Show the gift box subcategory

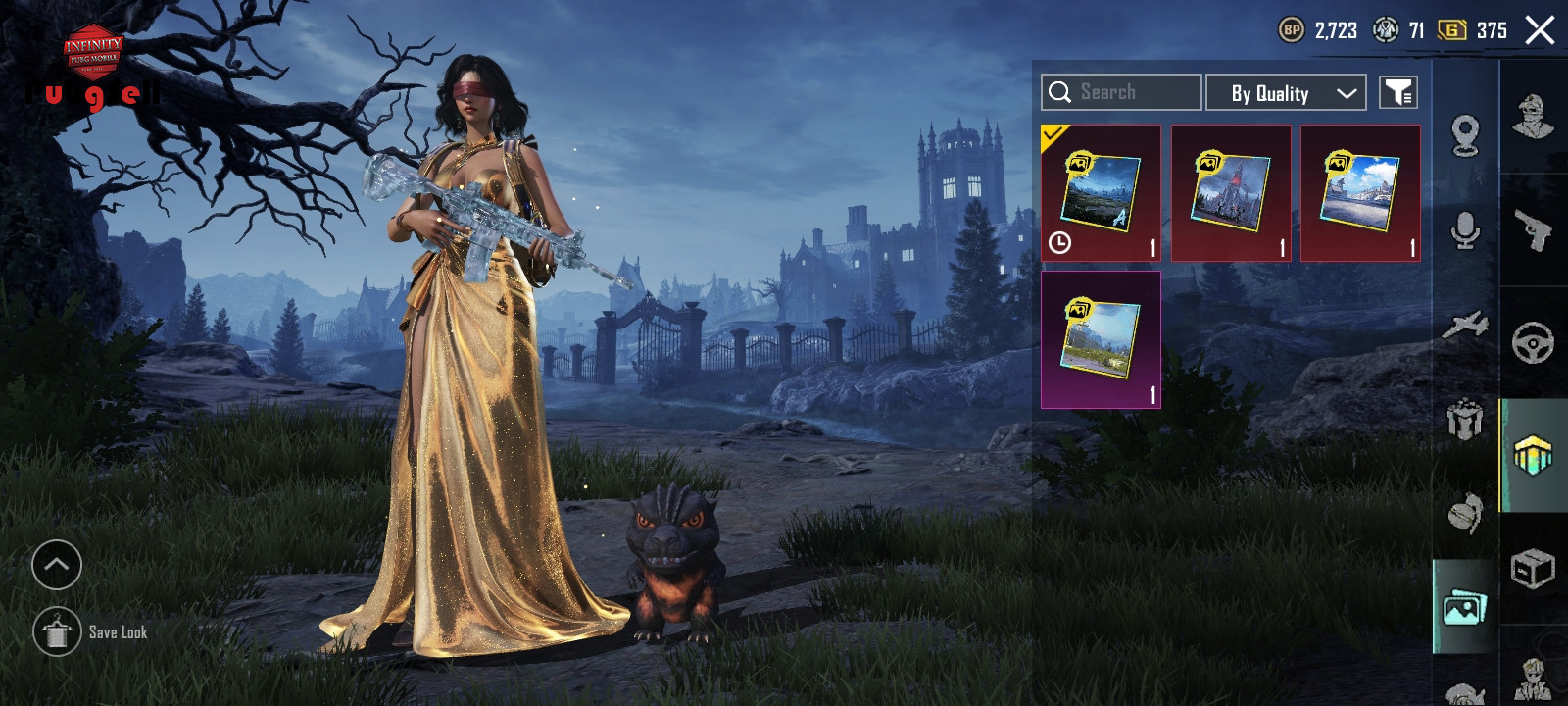pyautogui.click(x=1465, y=420)
